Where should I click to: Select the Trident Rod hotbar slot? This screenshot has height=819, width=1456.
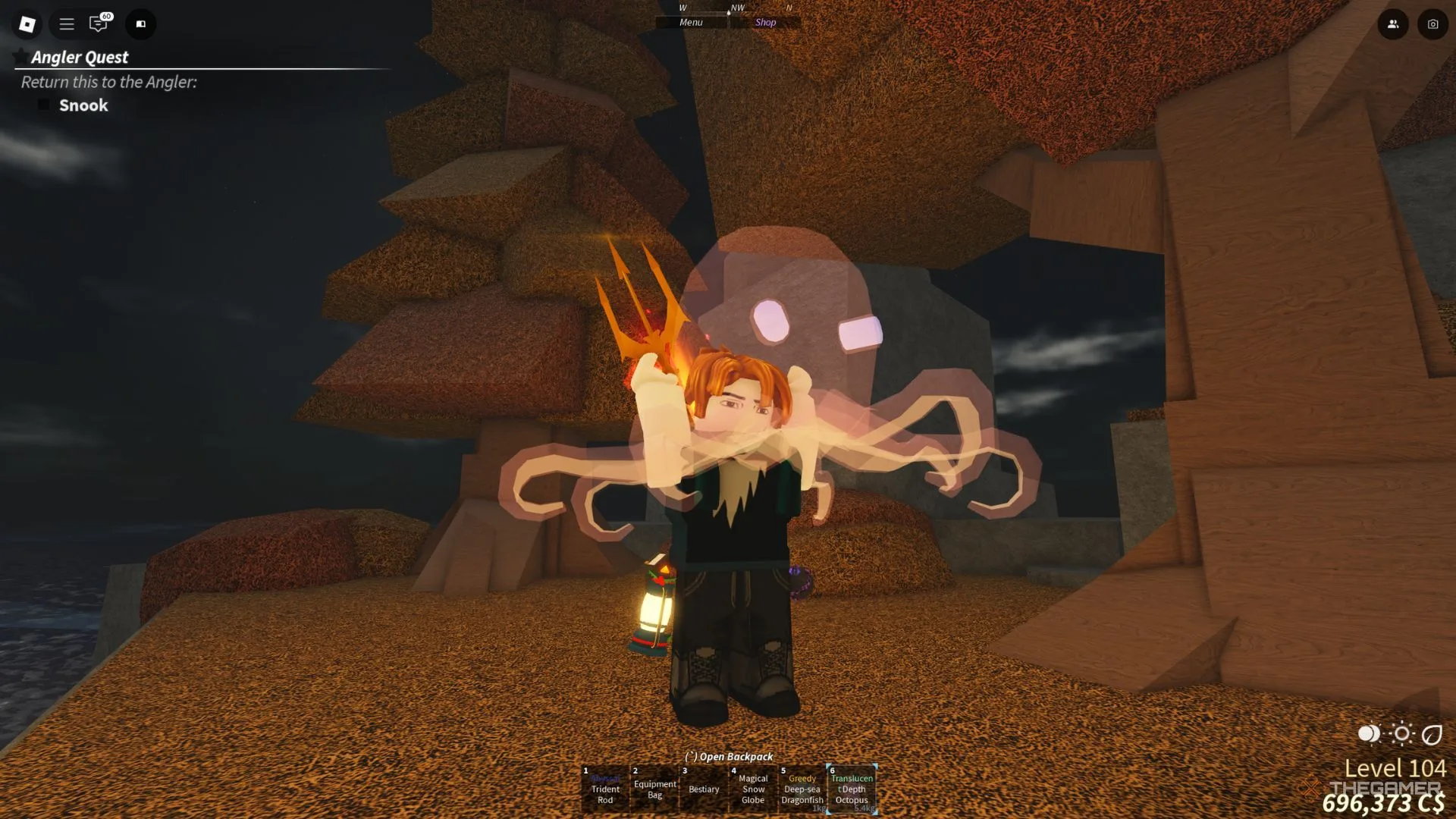(605, 789)
